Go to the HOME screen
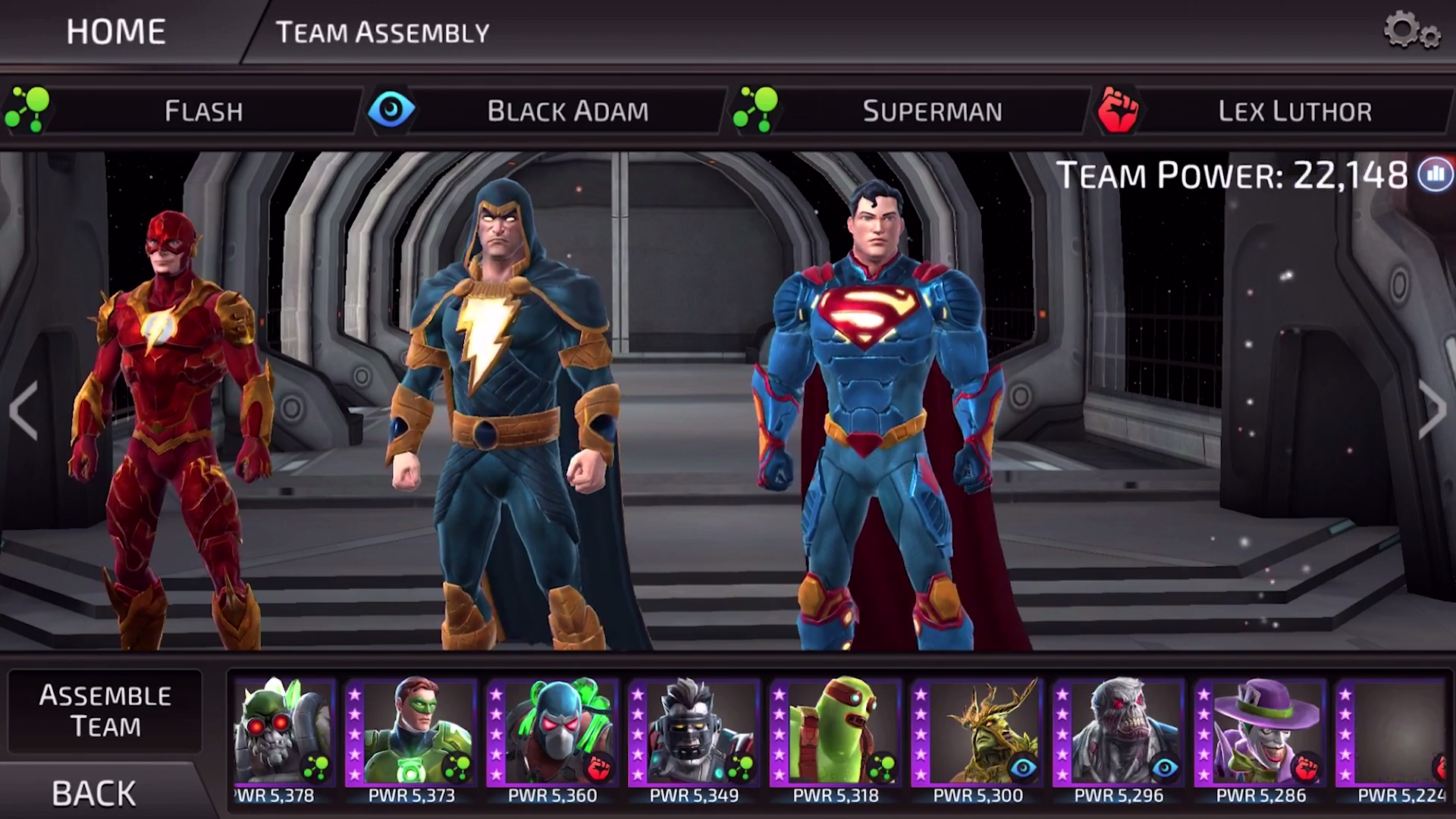Image resolution: width=1456 pixels, height=819 pixels. tap(115, 32)
